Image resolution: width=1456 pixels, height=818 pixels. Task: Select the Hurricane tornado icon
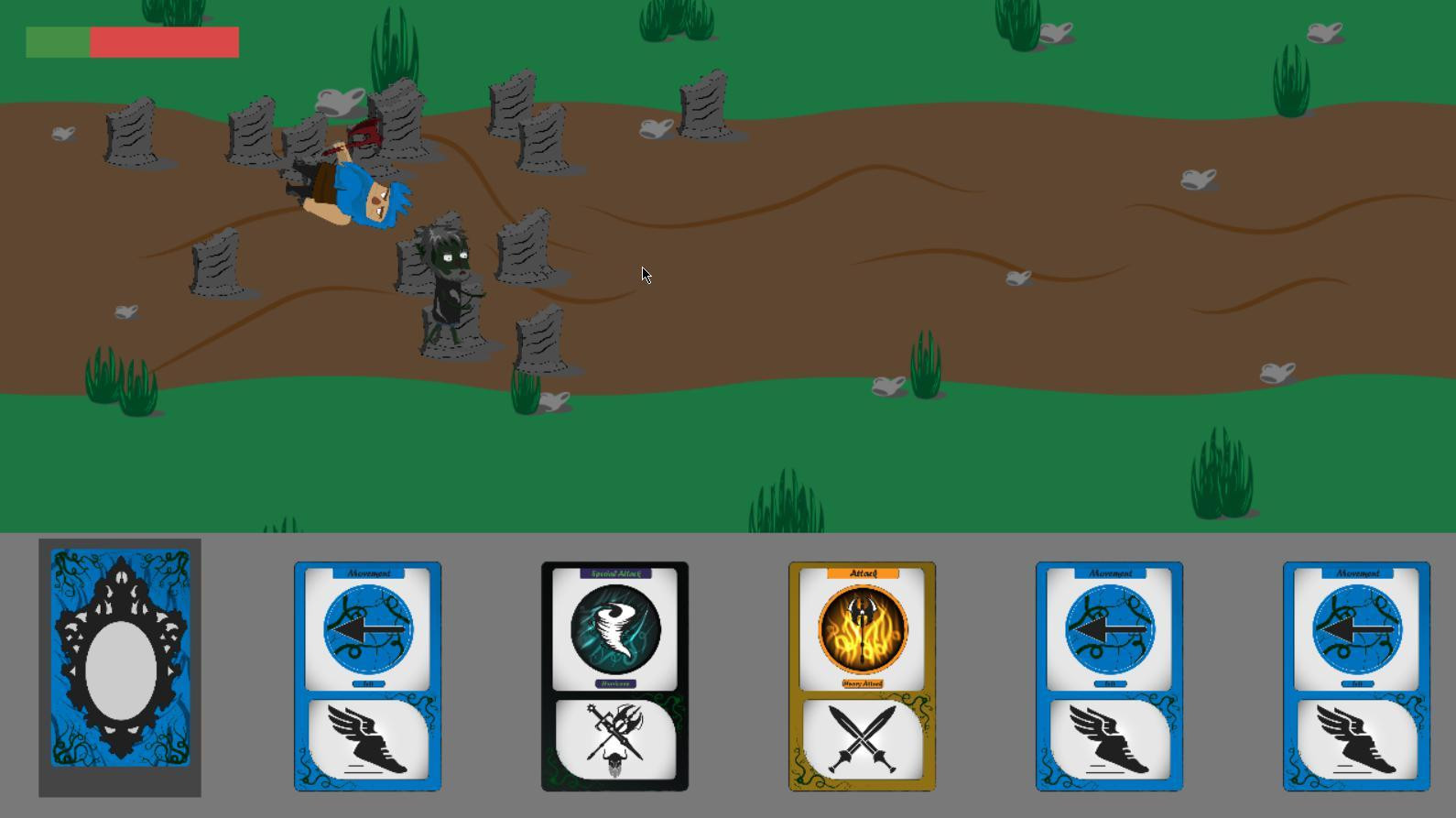pyautogui.click(x=614, y=630)
